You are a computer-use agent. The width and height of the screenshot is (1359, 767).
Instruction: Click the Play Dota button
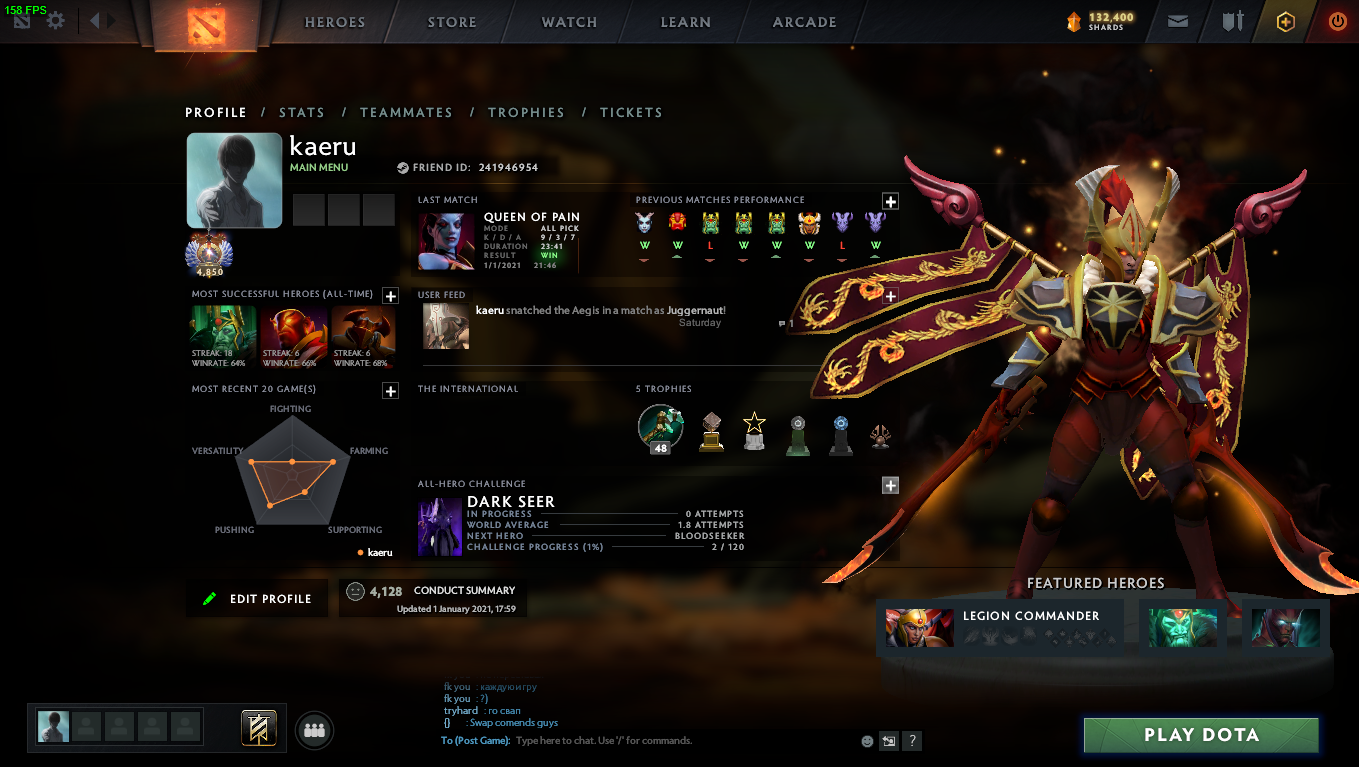tap(1201, 735)
